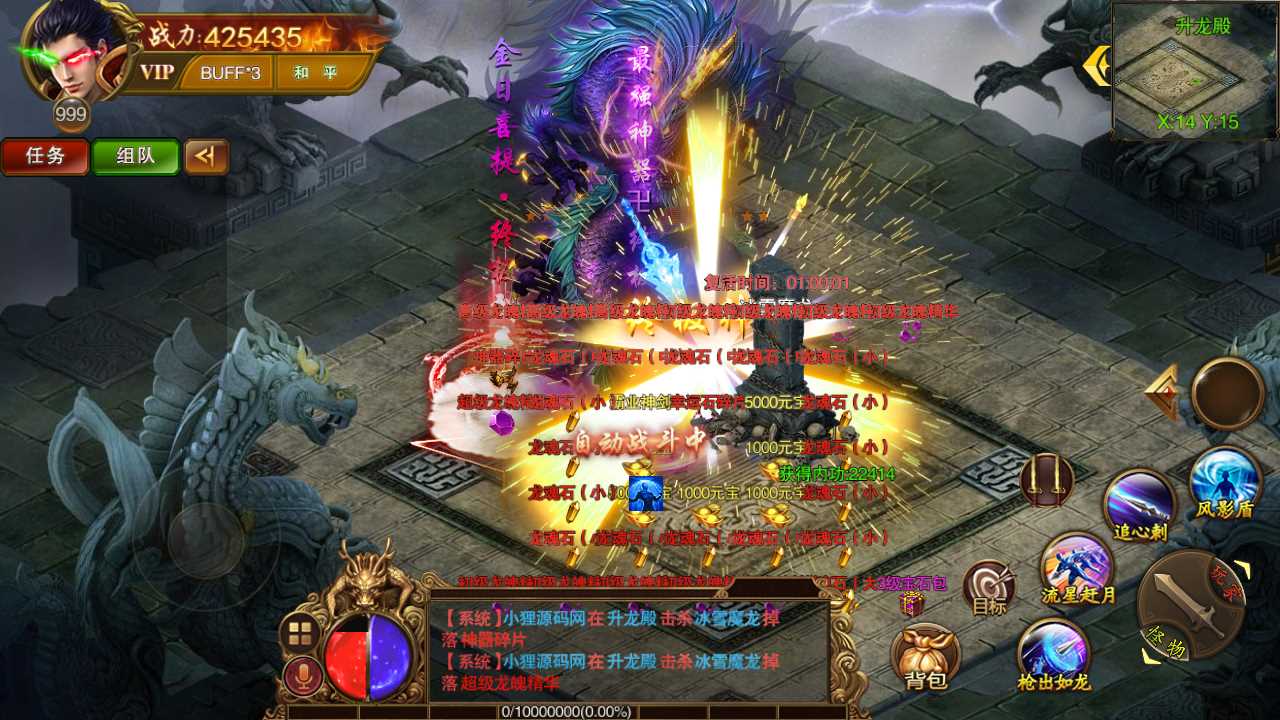Open the 组队 team menu
This screenshot has height=720, width=1280.
(x=135, y=157)
